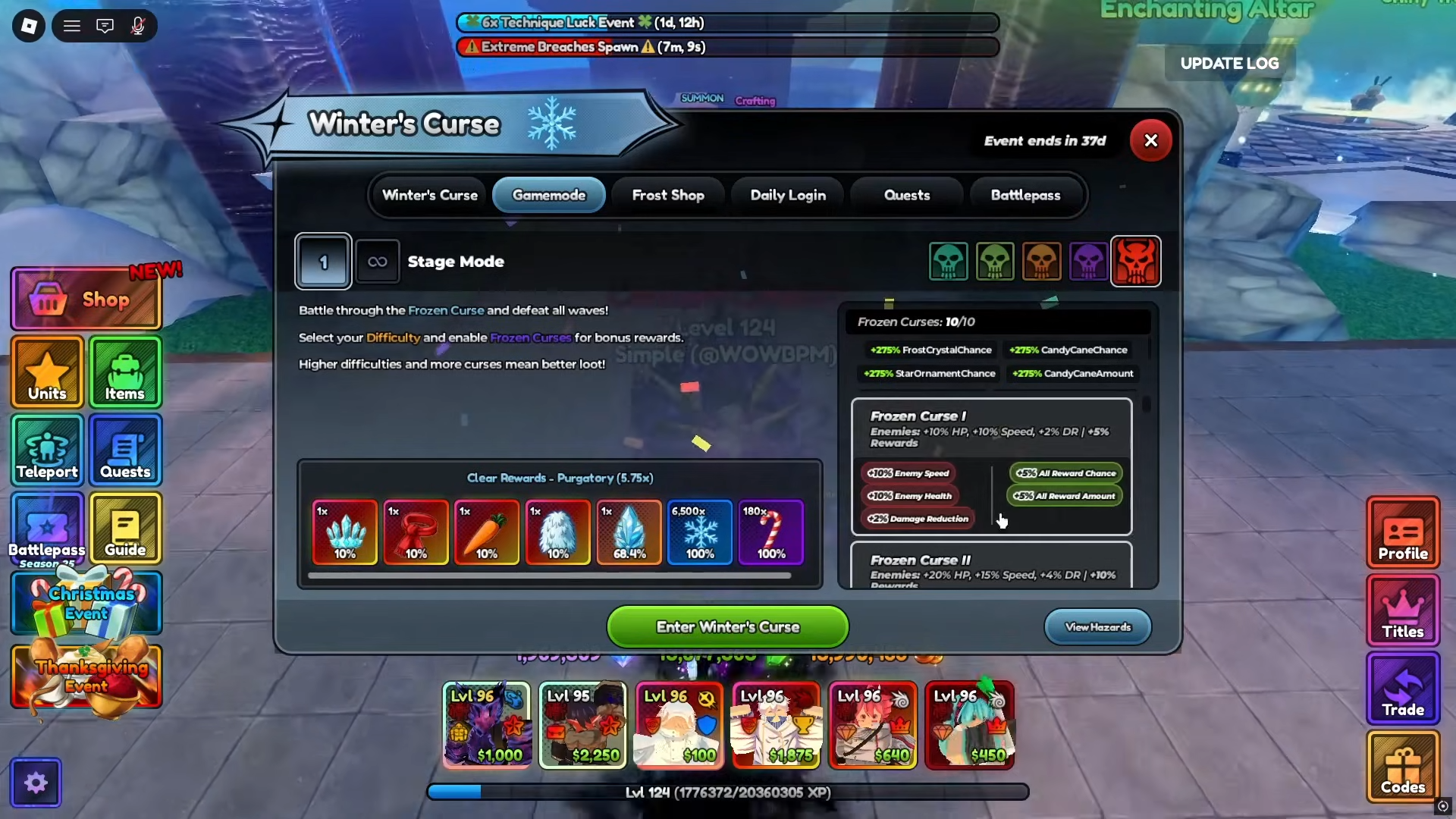View Hazards for this stage

1097,627
